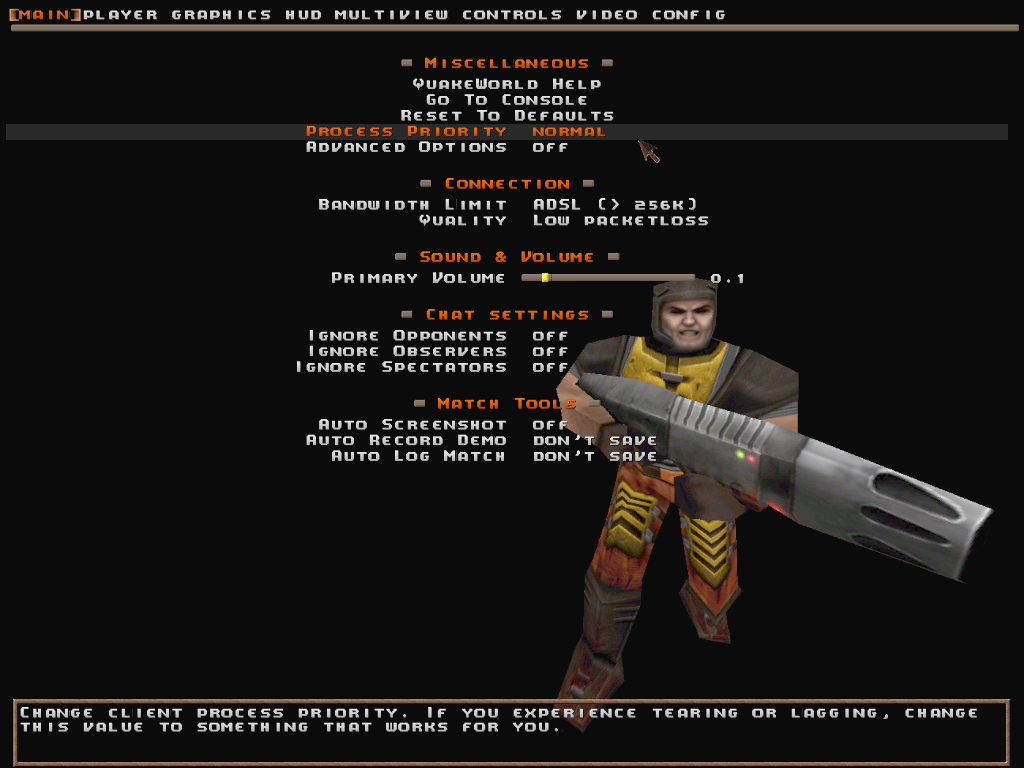Adjust the Primary Volume slider

[x=607, y=278]
